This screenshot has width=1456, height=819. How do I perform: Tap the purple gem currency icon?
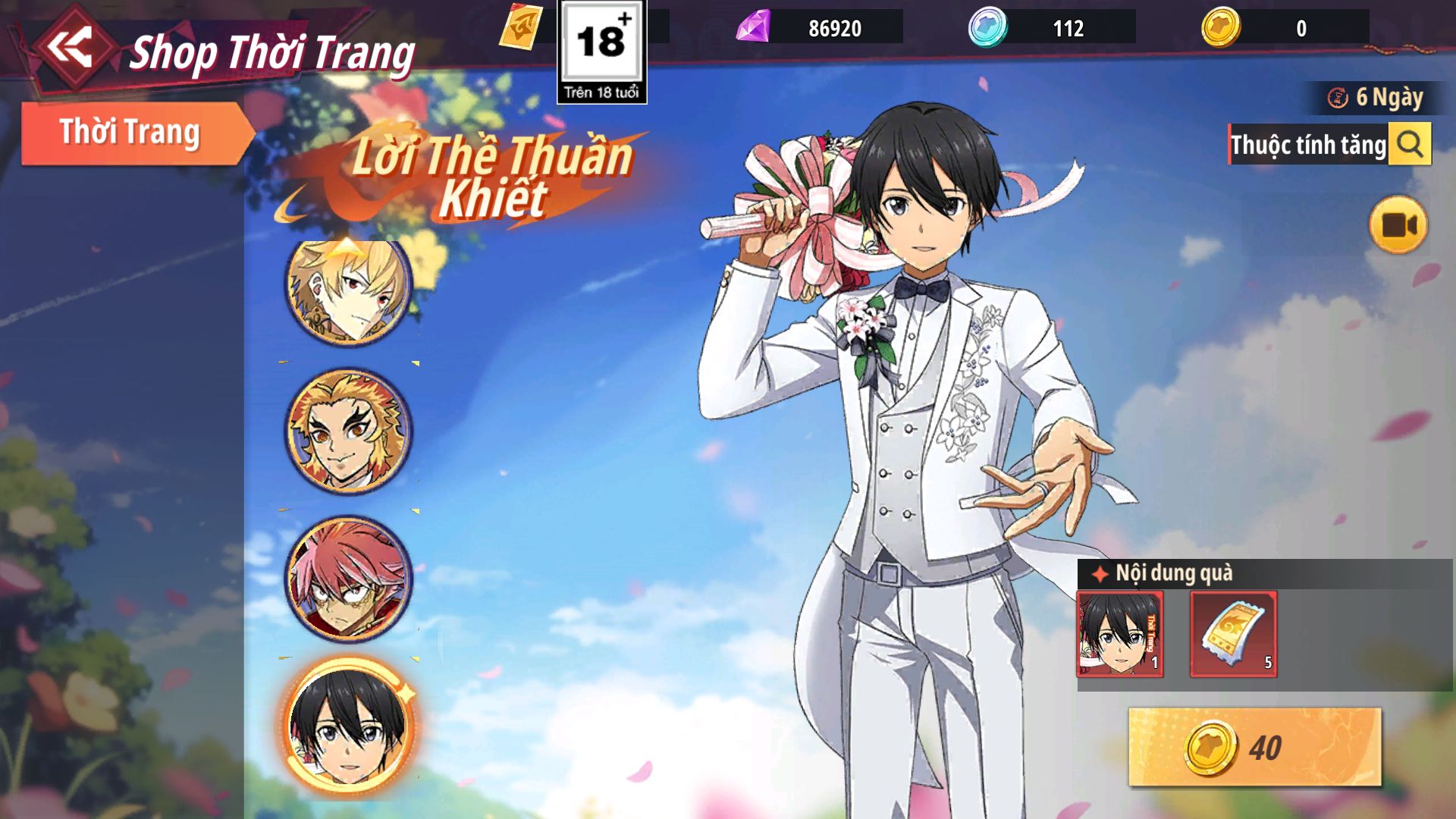pyautogui.click(x=754, y=27)
